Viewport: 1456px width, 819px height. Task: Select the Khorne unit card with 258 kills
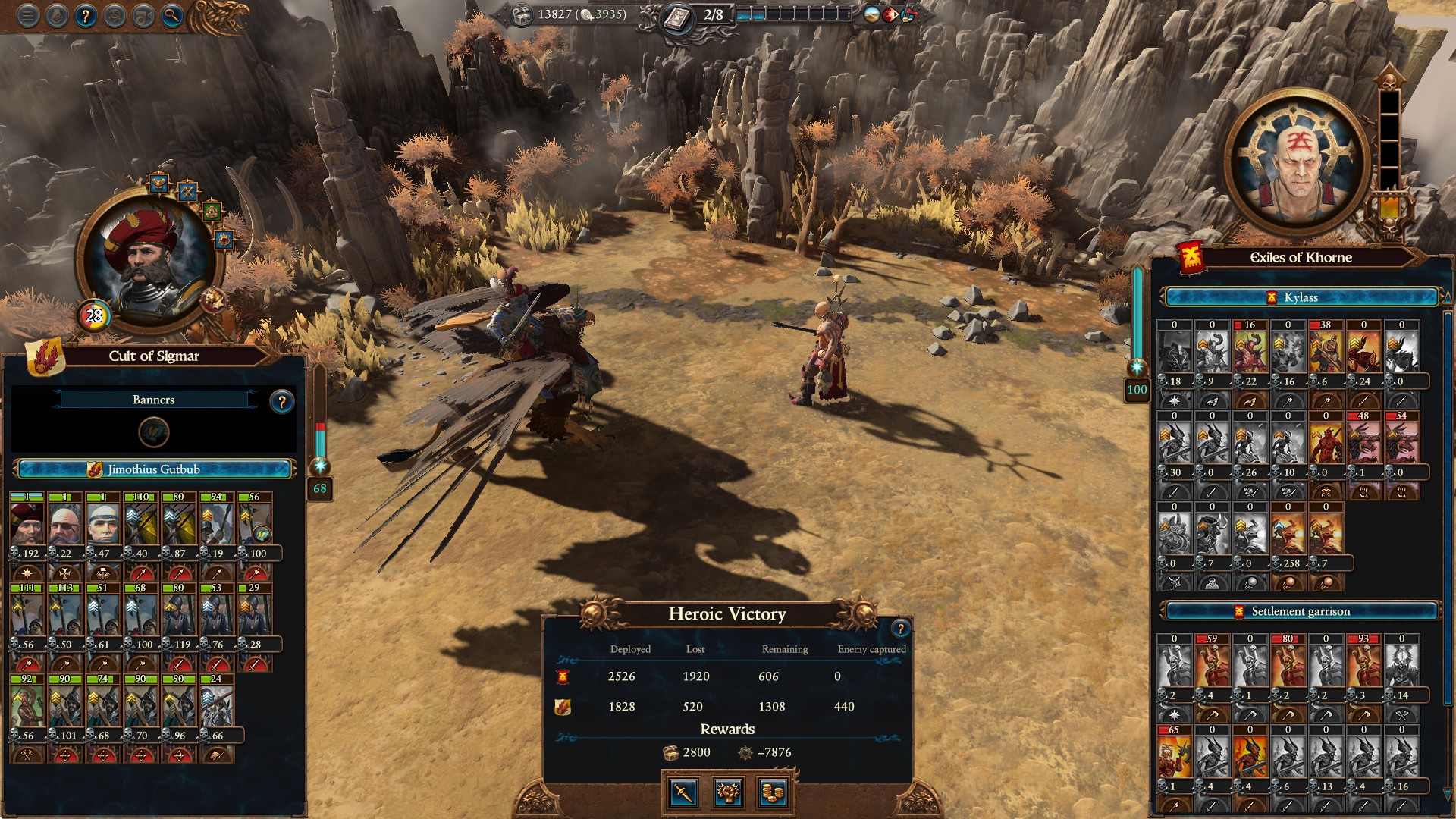[x=1288, y=534]
